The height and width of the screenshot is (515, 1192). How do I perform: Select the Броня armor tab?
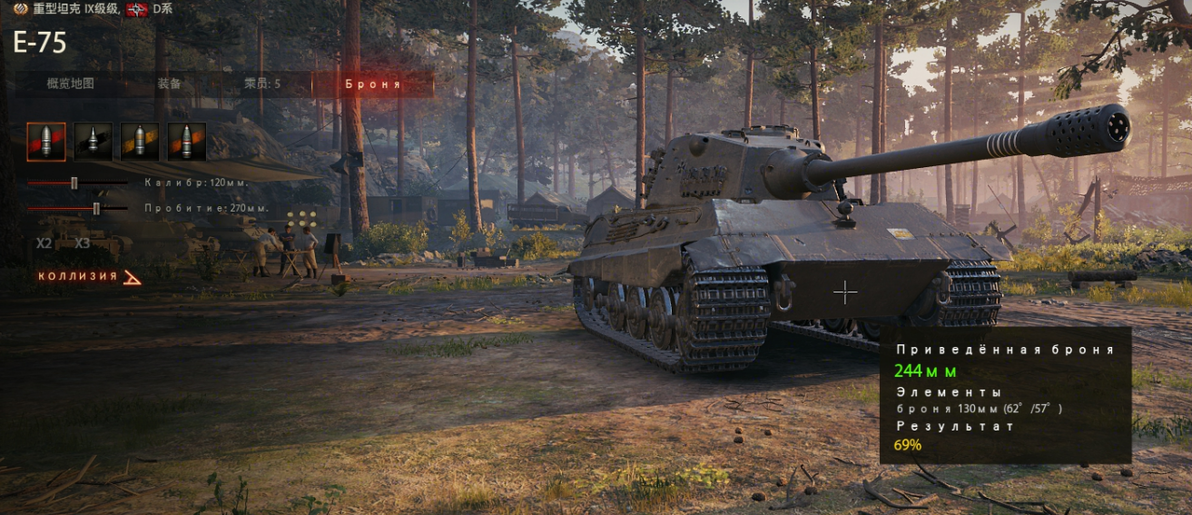372,84
